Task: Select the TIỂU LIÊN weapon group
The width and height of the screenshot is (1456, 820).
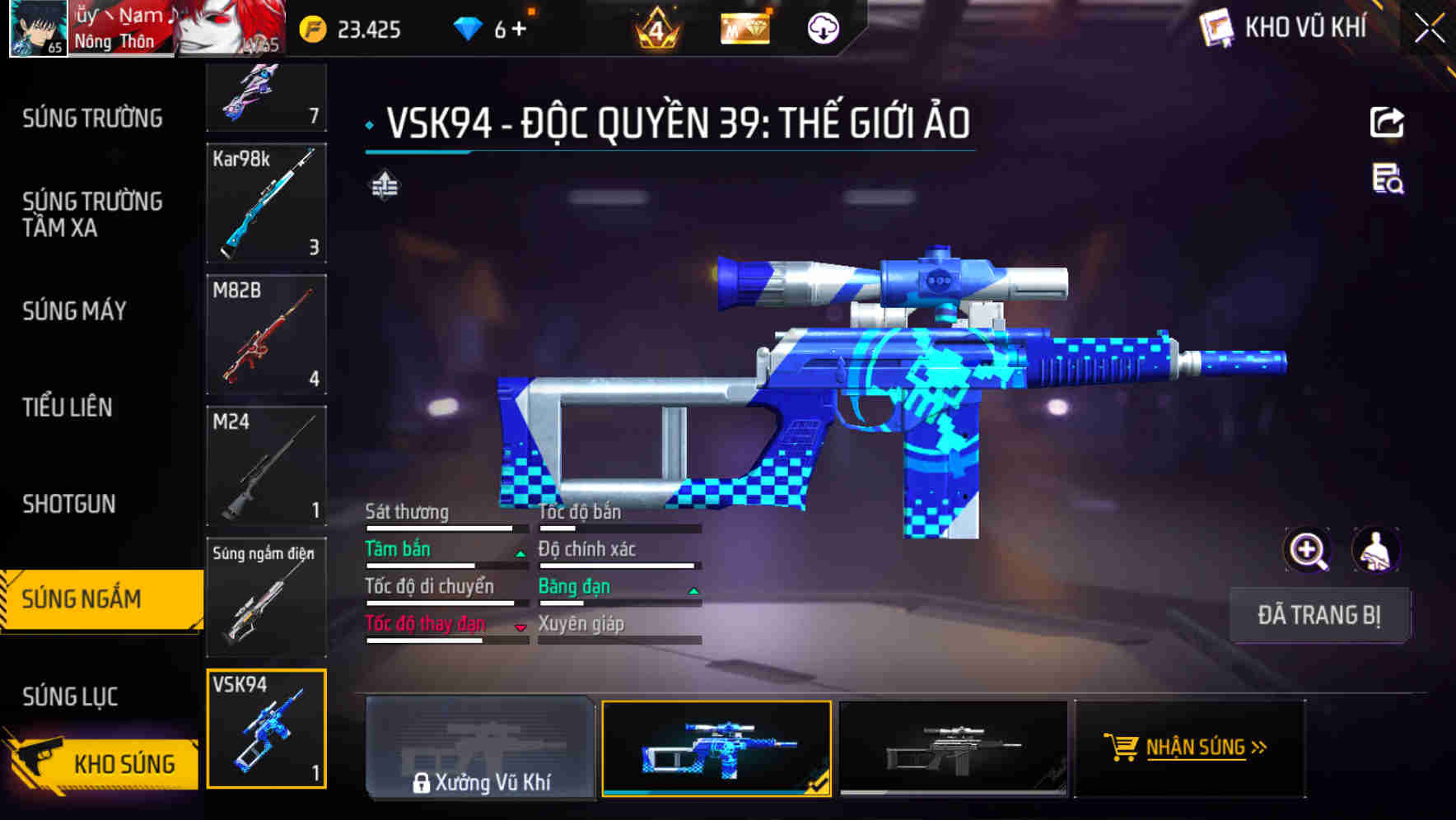Action: click(x=69, y=407)
